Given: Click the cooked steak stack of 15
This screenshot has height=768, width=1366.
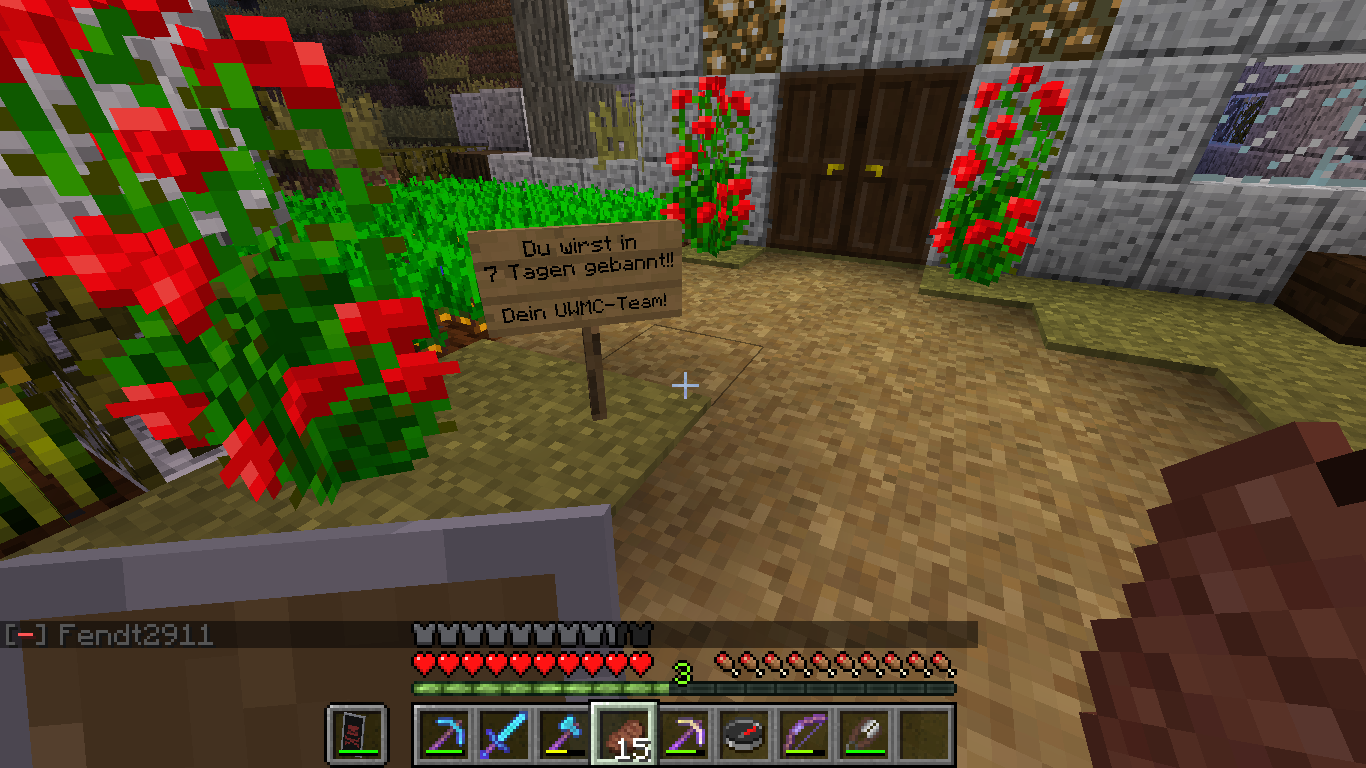Looking at the screenshot, I should pyautogui.click(x=624, y=734).
